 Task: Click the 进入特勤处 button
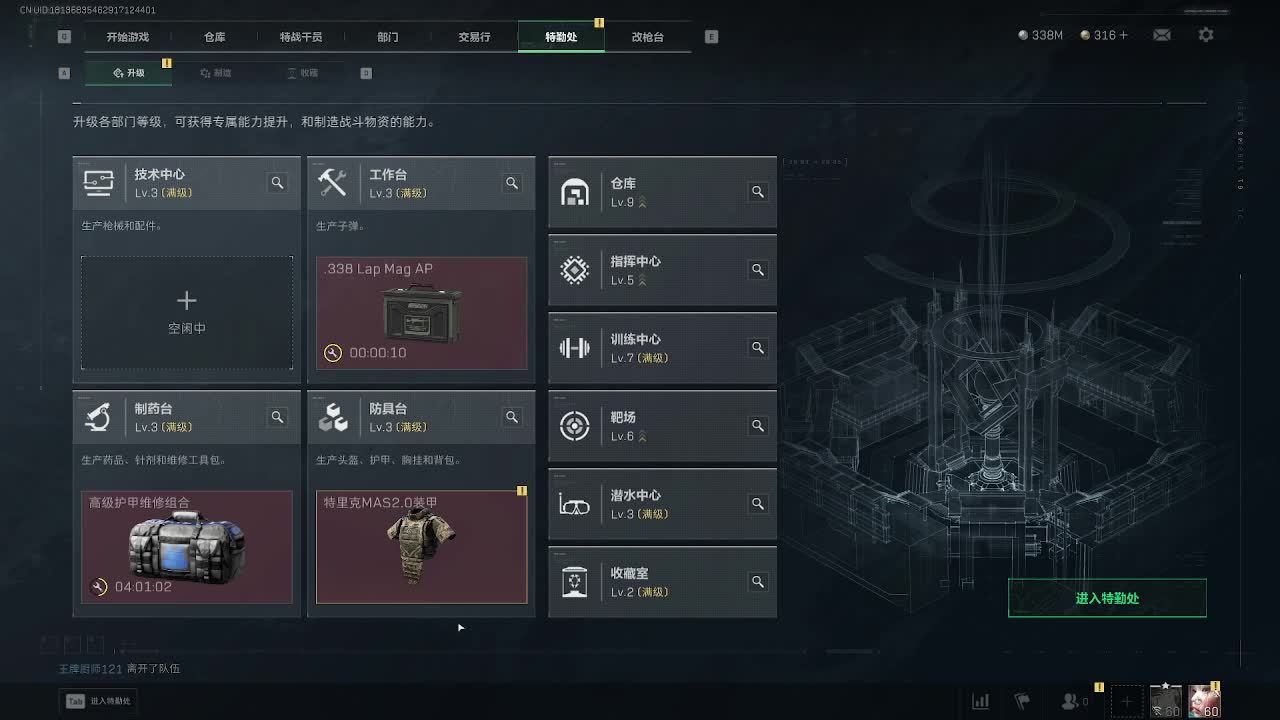[1107, 598]
